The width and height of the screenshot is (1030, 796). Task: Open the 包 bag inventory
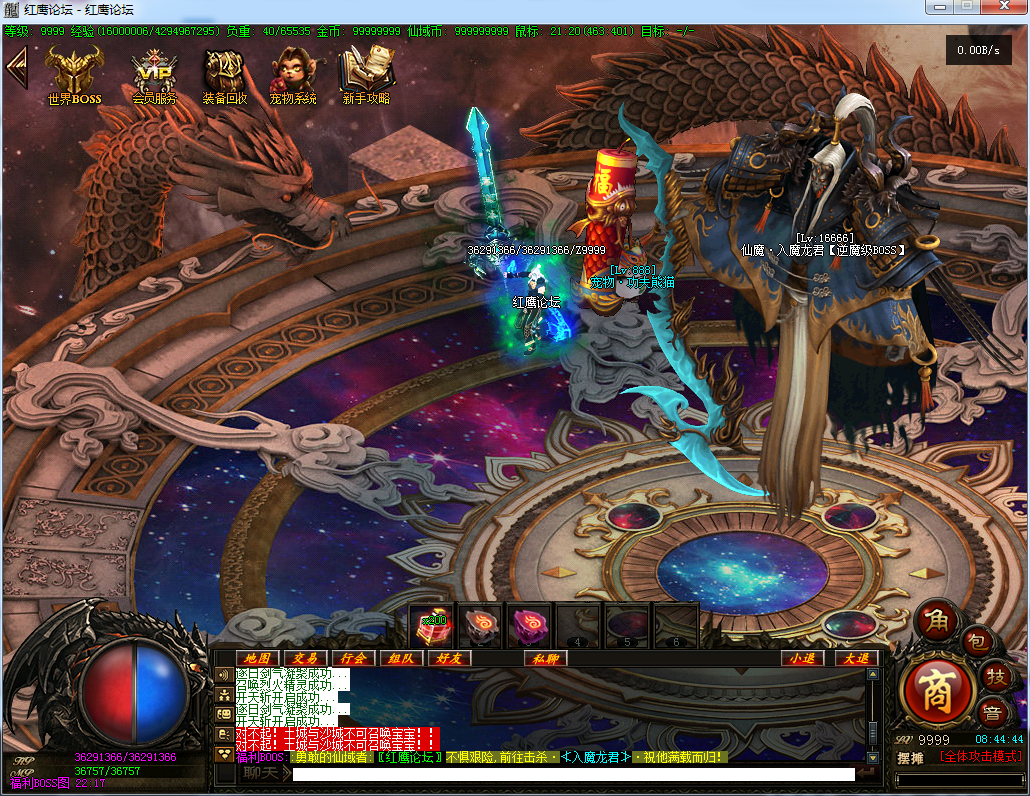point(977,640)
